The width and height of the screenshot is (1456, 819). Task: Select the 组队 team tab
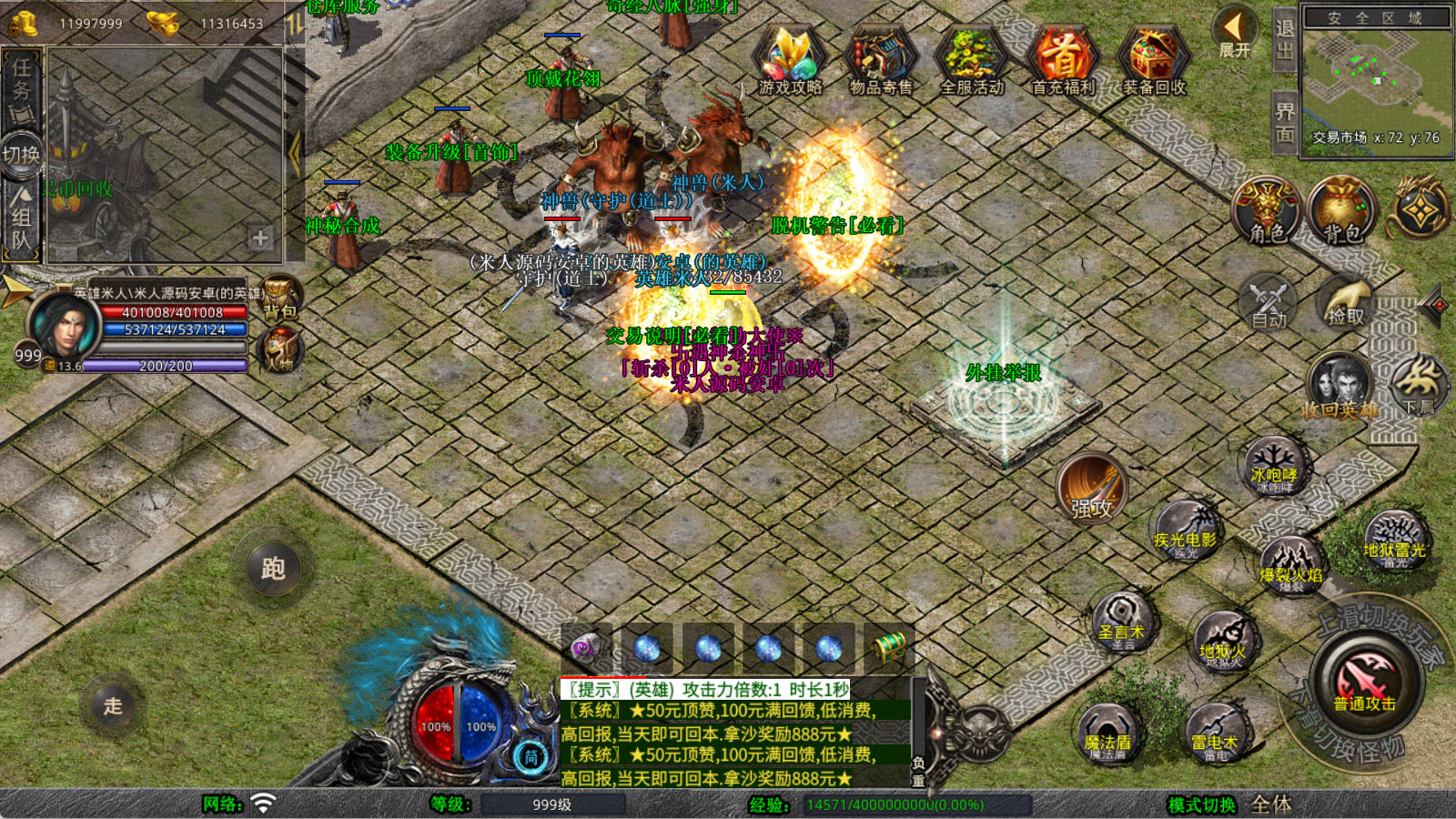point(21,218)
